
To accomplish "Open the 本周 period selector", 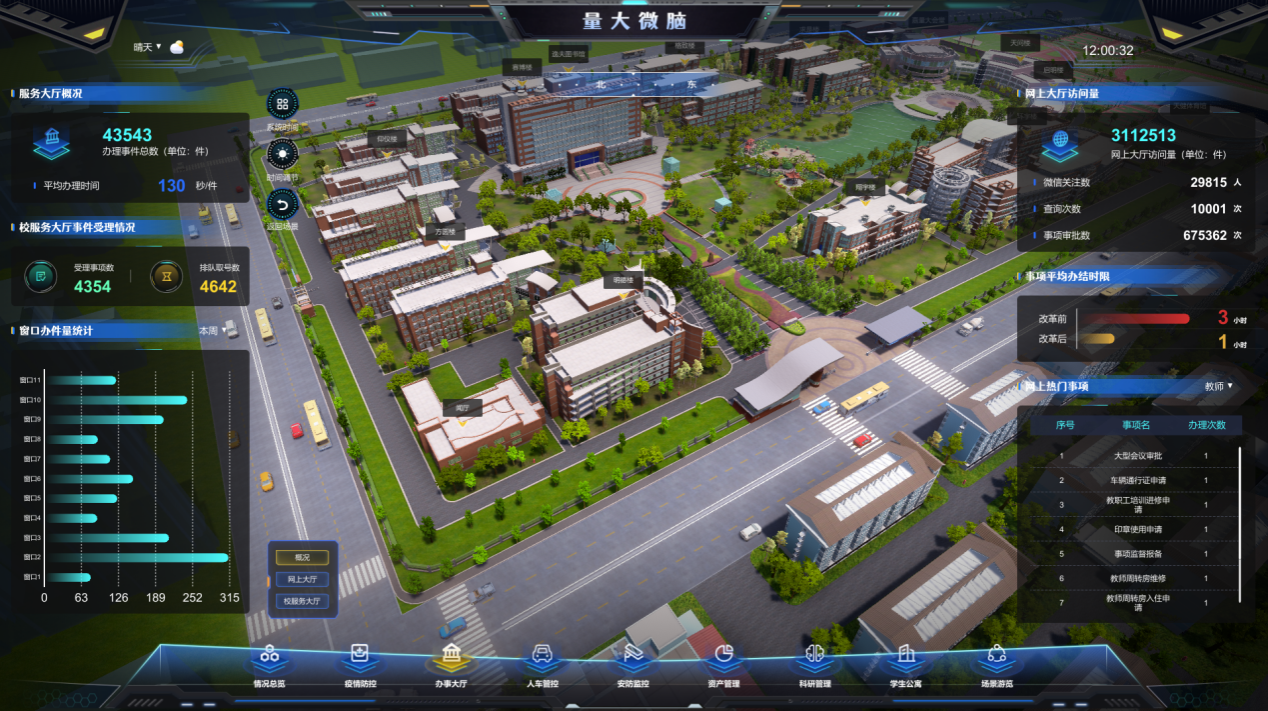I will pyautogui.click(x=210, y=330).
